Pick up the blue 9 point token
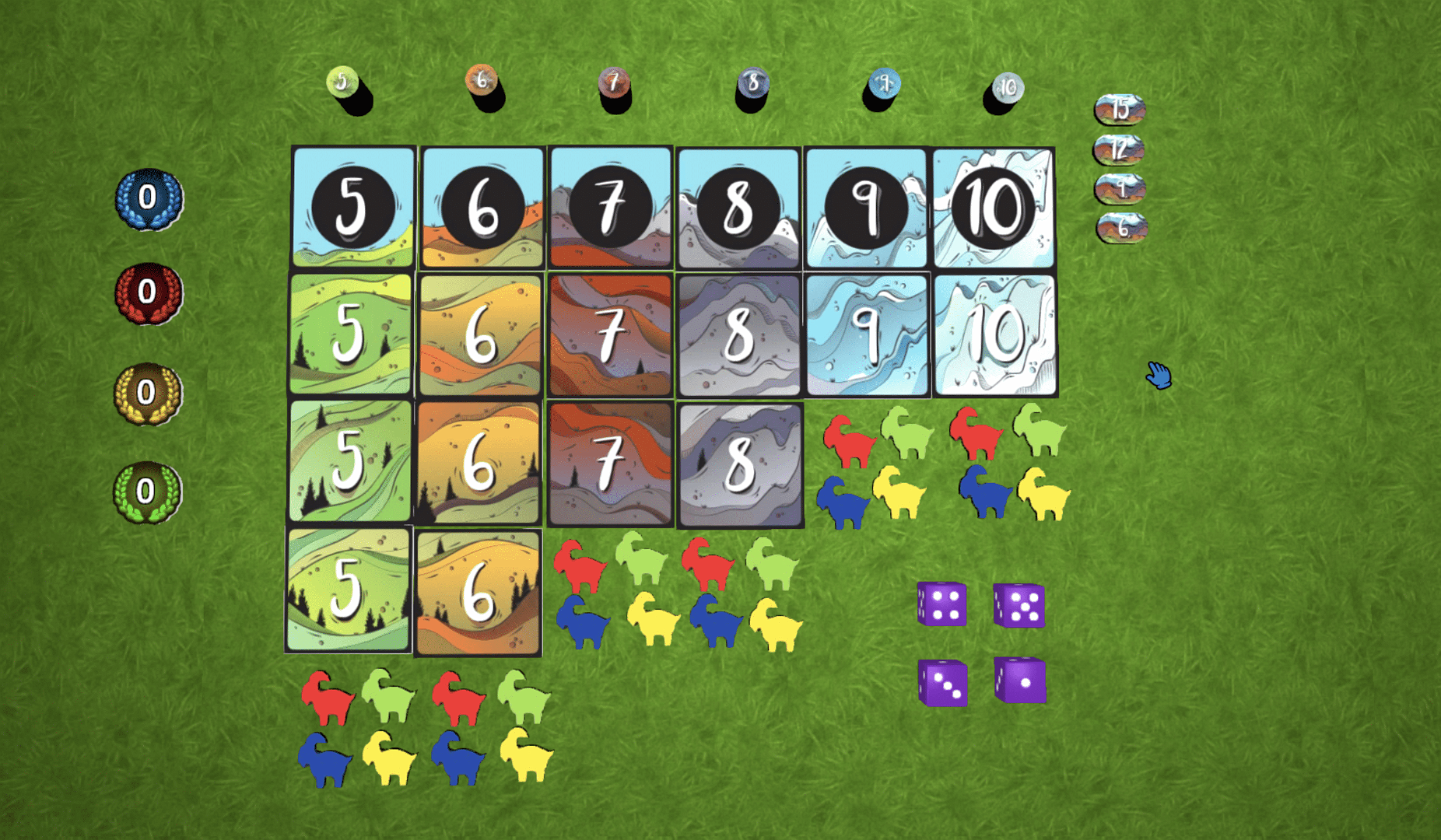Viewport: 1441px width, 840px height. click(884, 83)
